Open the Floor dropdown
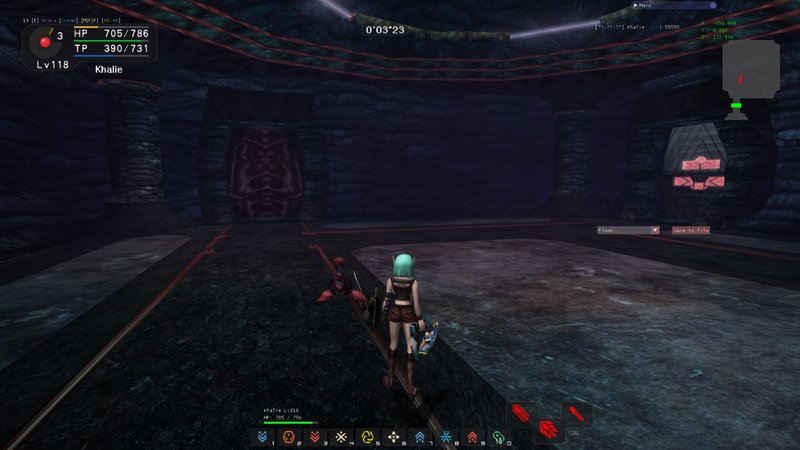Screen dimensions: 800x450 pyautogui.click(x=628, y=230)
